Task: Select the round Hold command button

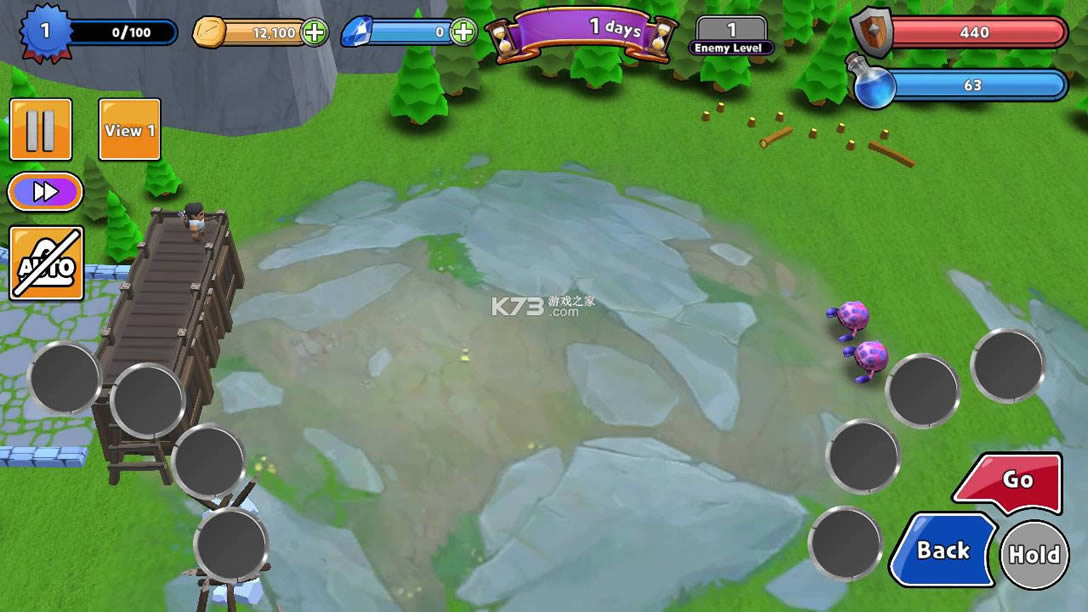Action: point(1034,555)
